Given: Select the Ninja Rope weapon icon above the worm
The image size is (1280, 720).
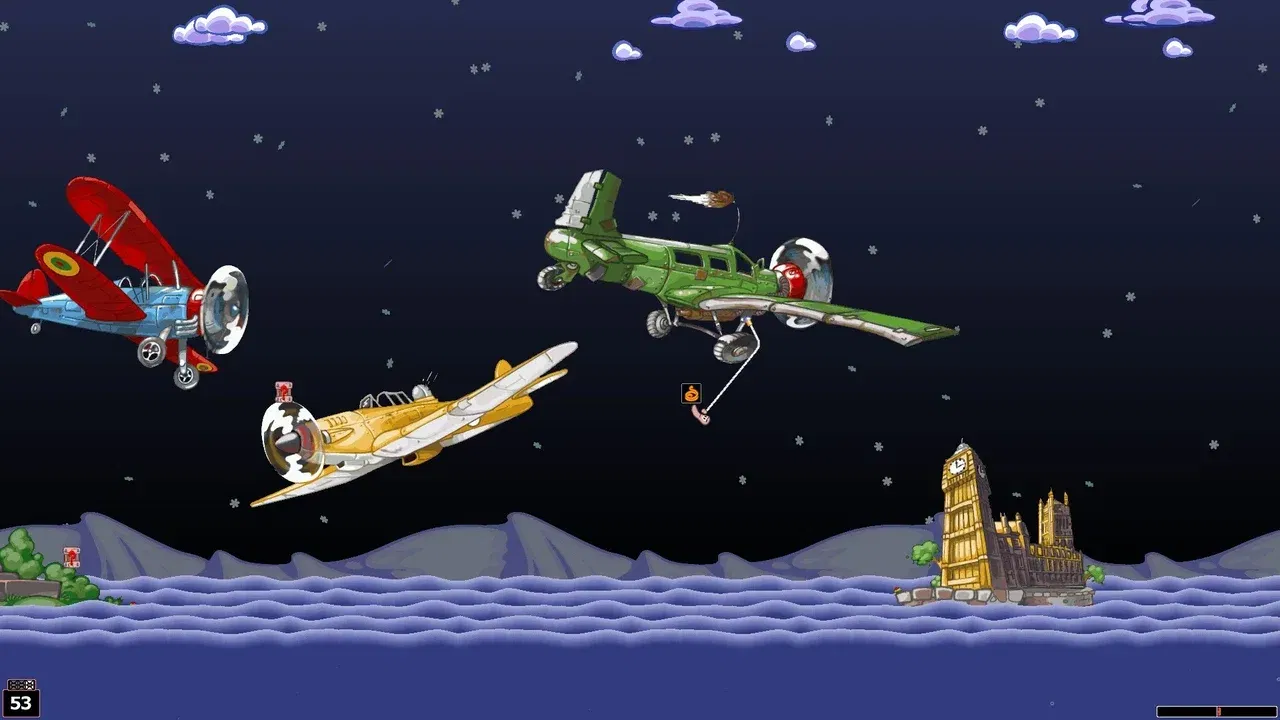Looking at the screenshot, I should 689,393.
